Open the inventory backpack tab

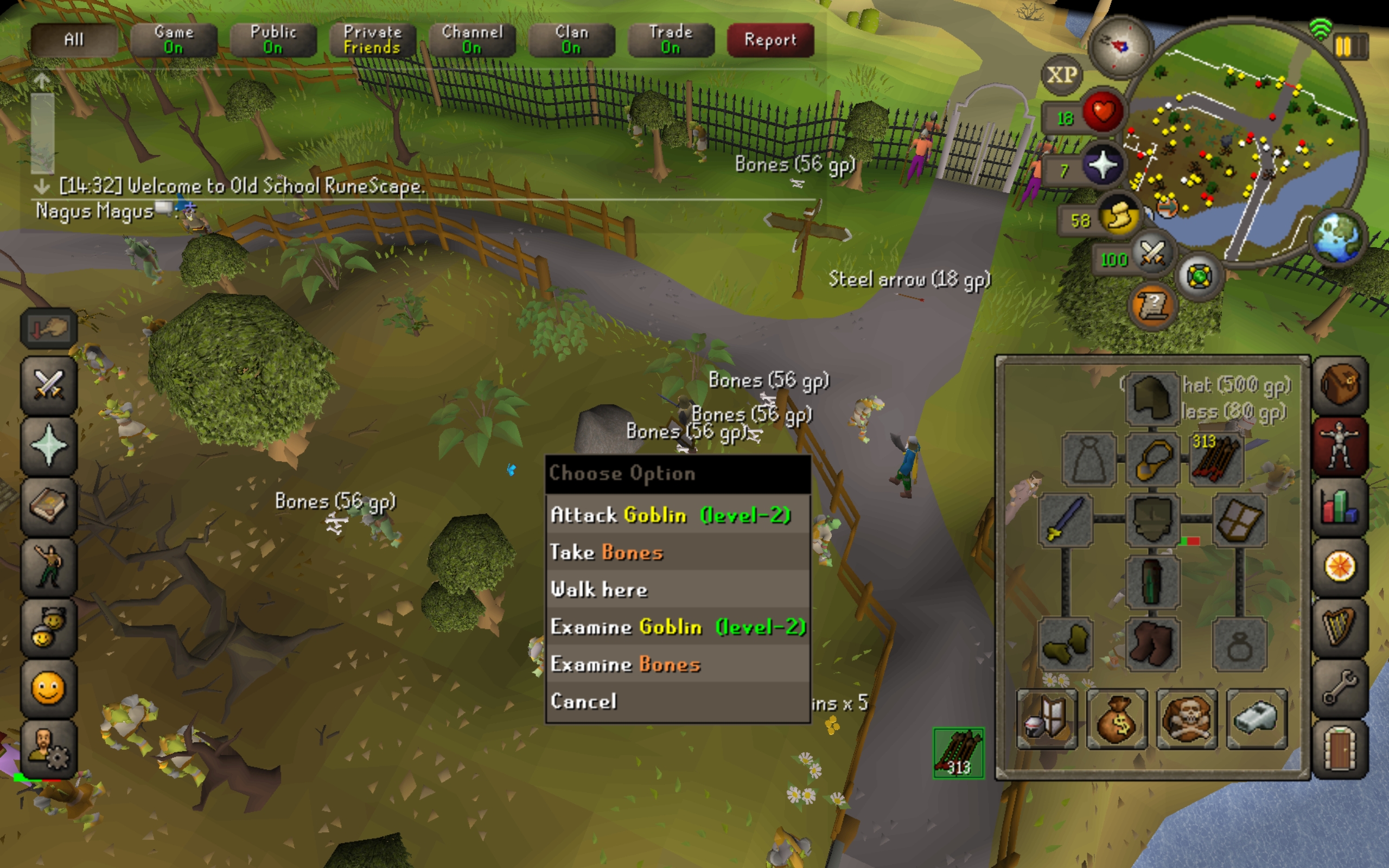click(1340, 385)
